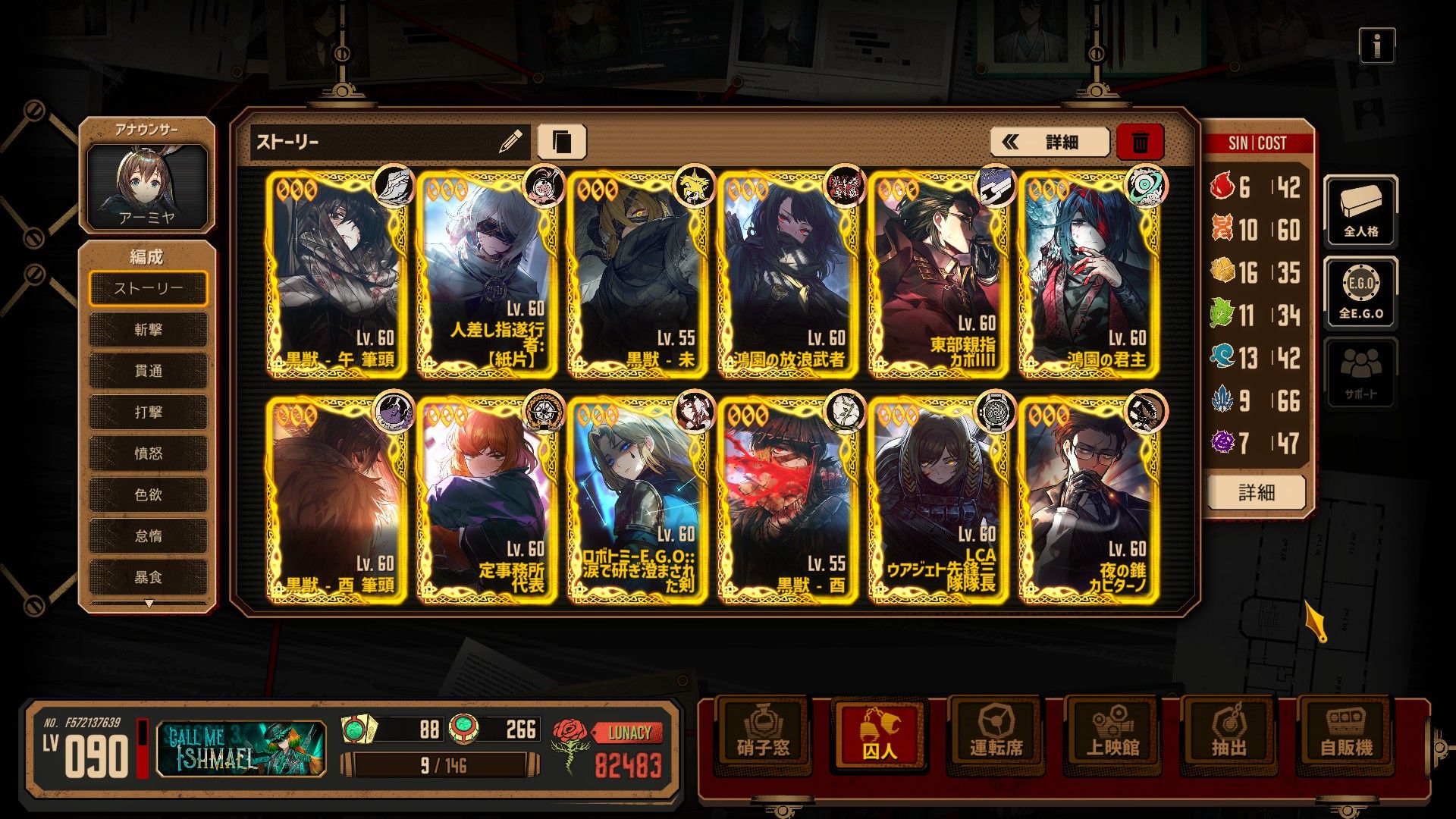Open the 全E.G.O list

pos(1360,293)
